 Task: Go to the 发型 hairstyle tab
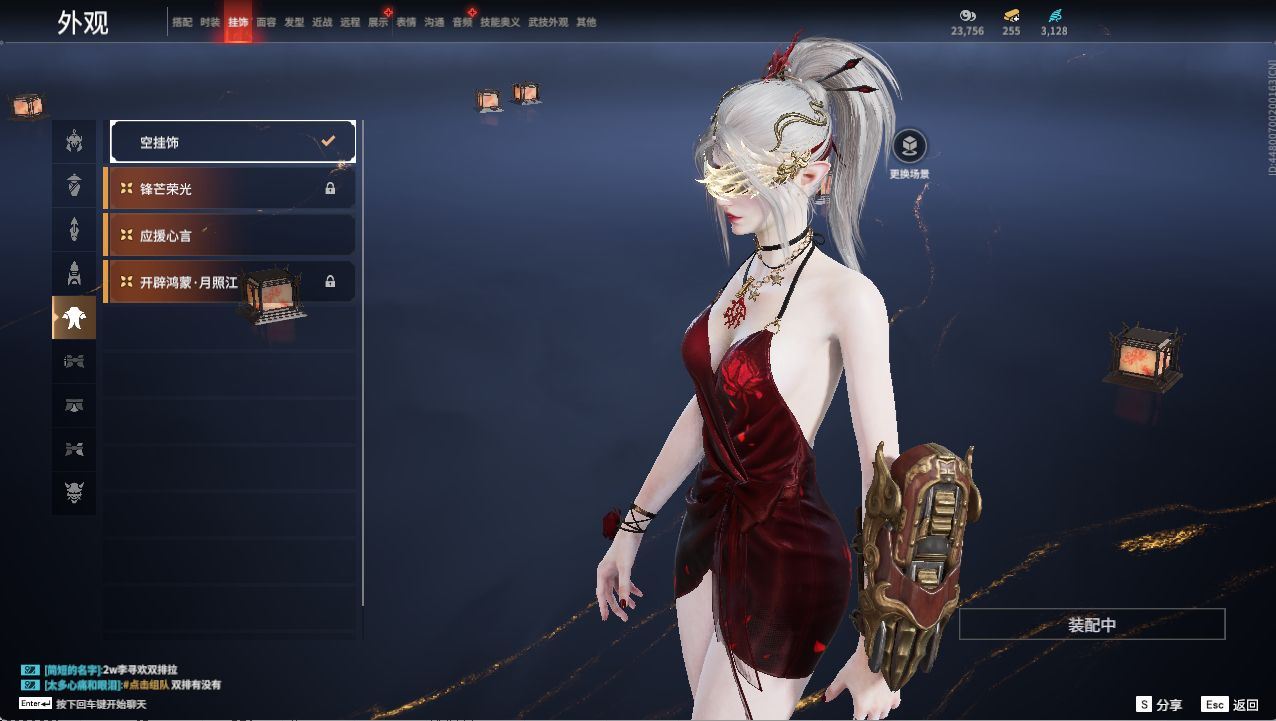(294, 22)
